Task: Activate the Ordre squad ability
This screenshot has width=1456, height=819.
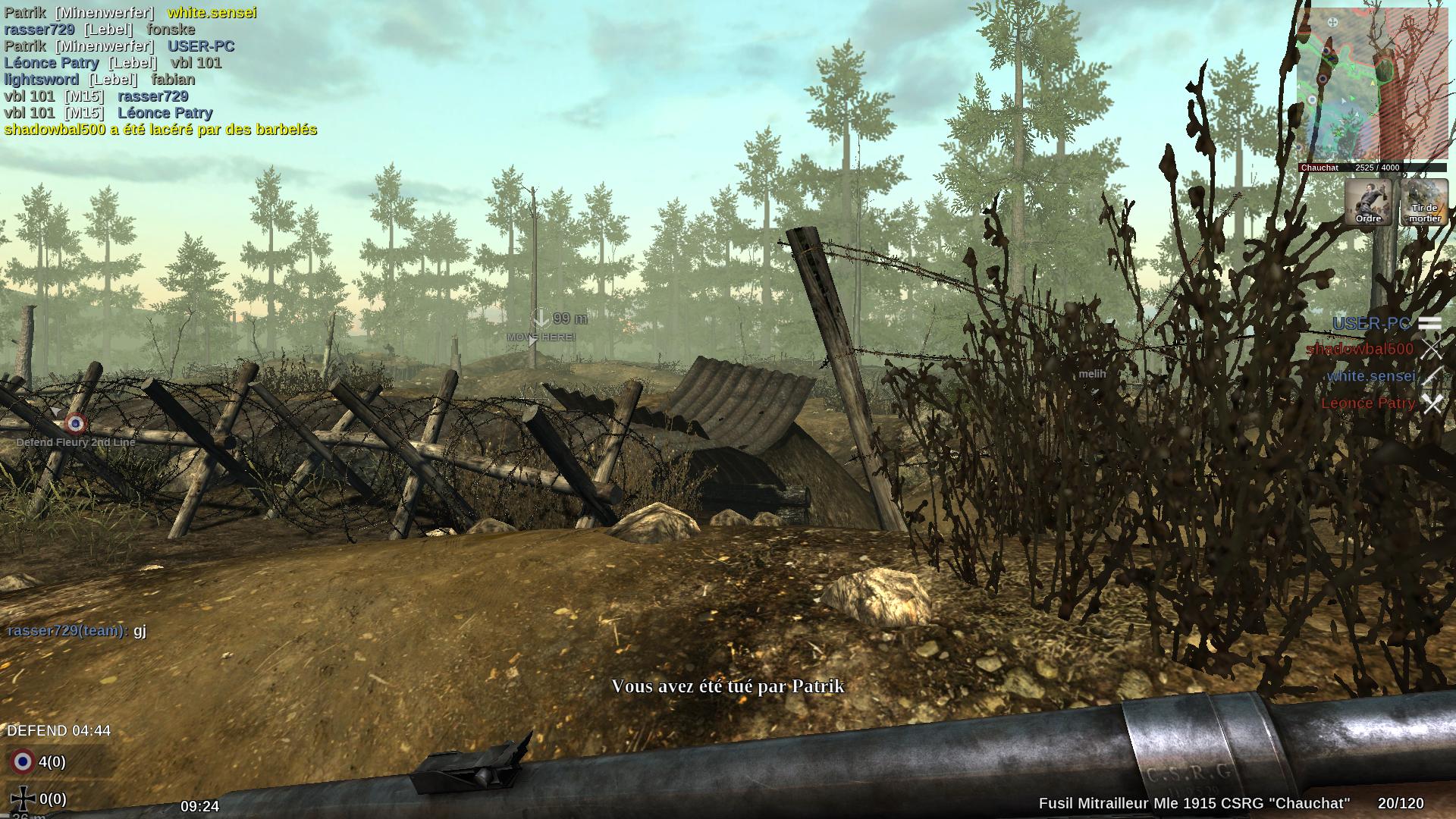Action: (x=1368, y=202)
